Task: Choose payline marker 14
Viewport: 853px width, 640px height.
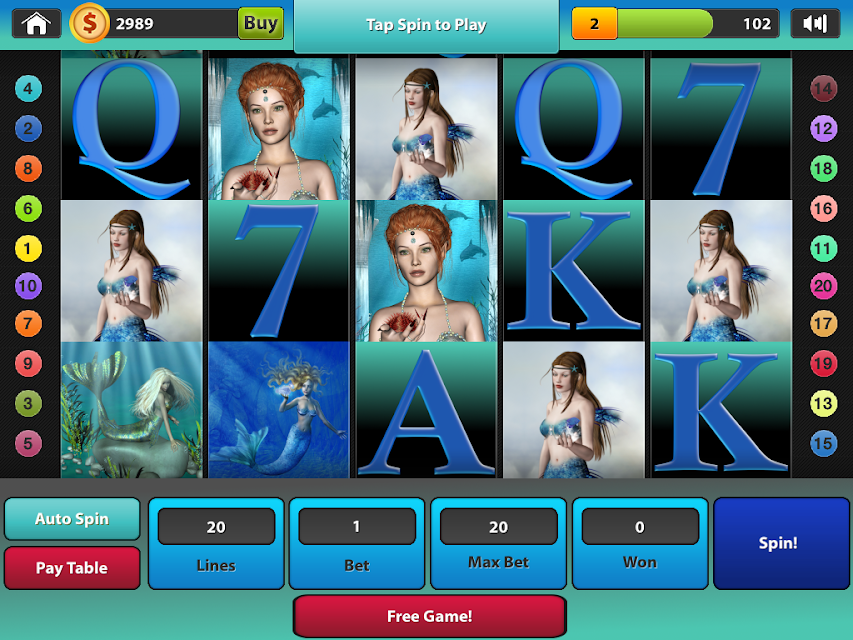Action: 823,89
